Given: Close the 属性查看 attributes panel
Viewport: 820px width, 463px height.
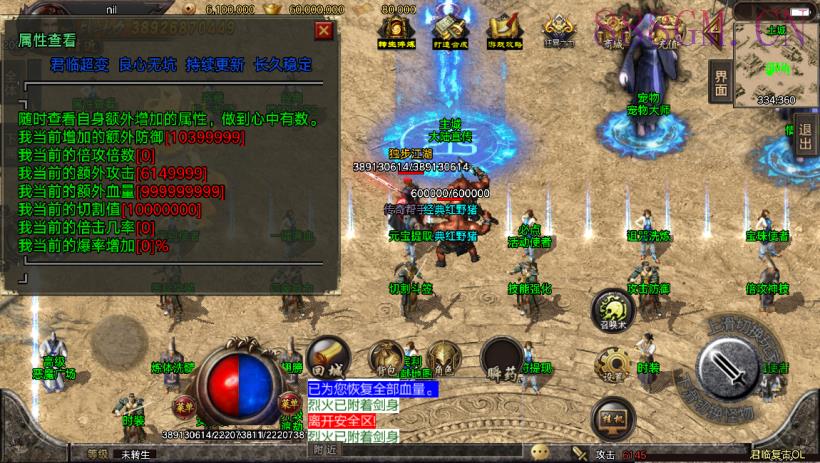Looking at the screenshot, I should [323, 30].
